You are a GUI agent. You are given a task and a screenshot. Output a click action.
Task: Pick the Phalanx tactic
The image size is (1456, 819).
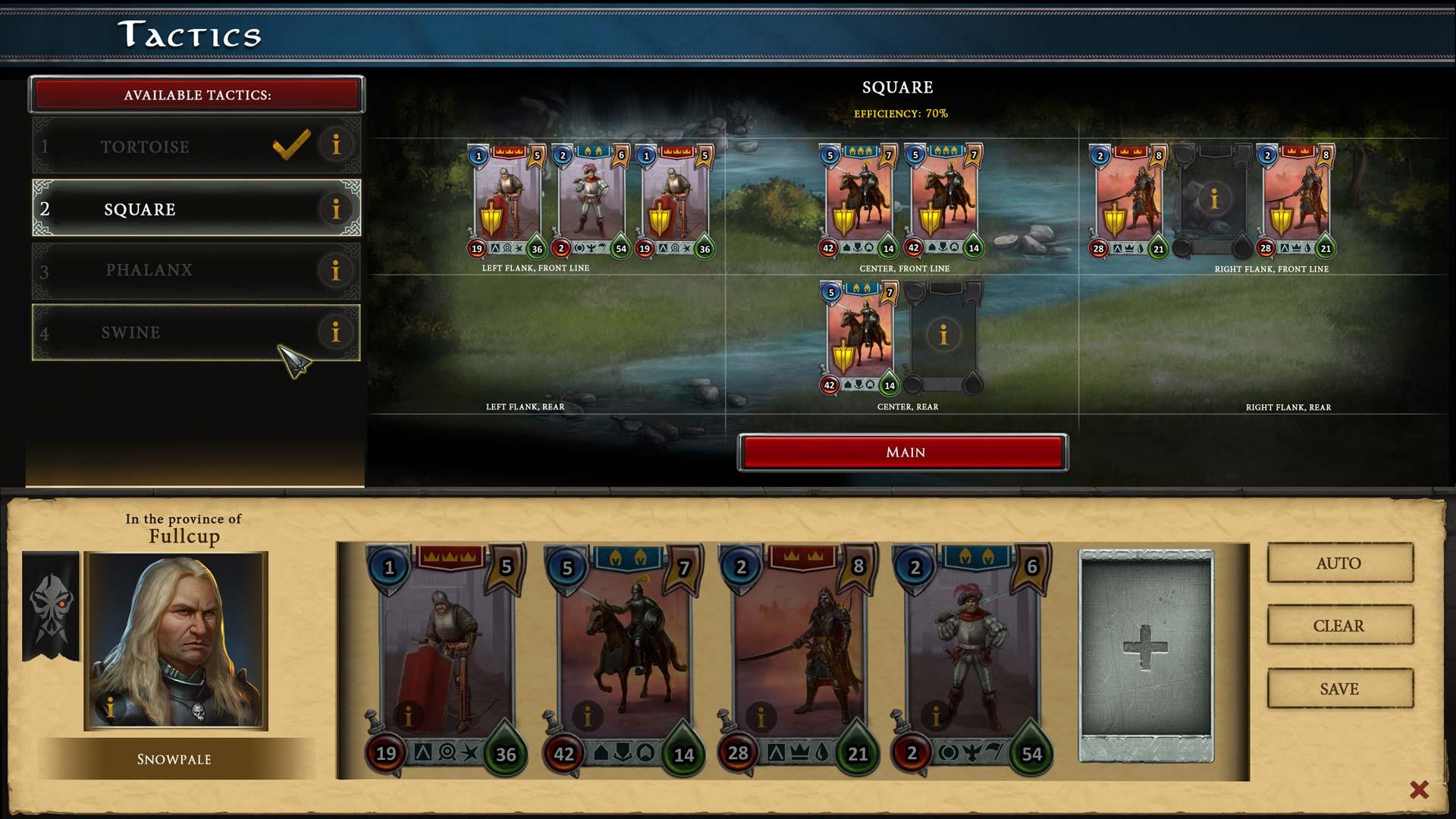coord(149,270)
